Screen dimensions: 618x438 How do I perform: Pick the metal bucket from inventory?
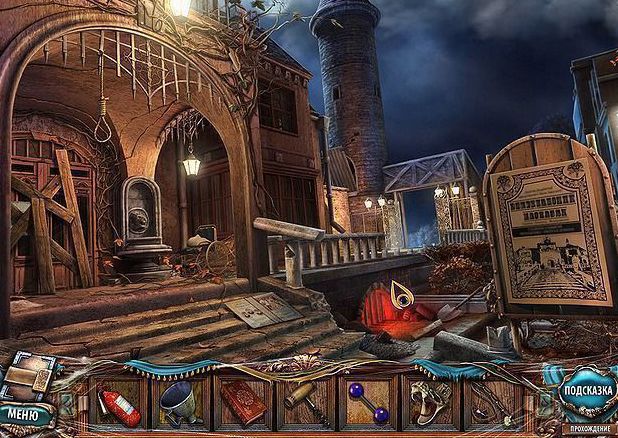tap(179, 400)
